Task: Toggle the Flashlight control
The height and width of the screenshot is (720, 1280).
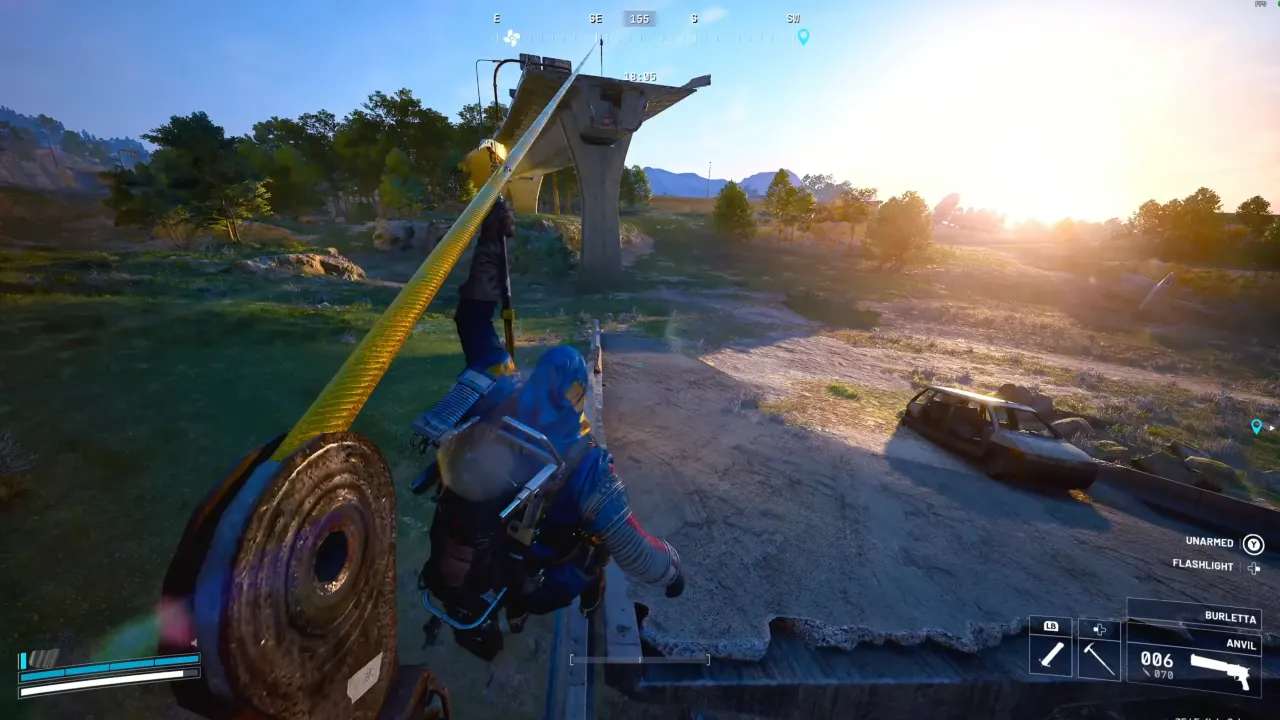Action: [x=1204, y=565]
